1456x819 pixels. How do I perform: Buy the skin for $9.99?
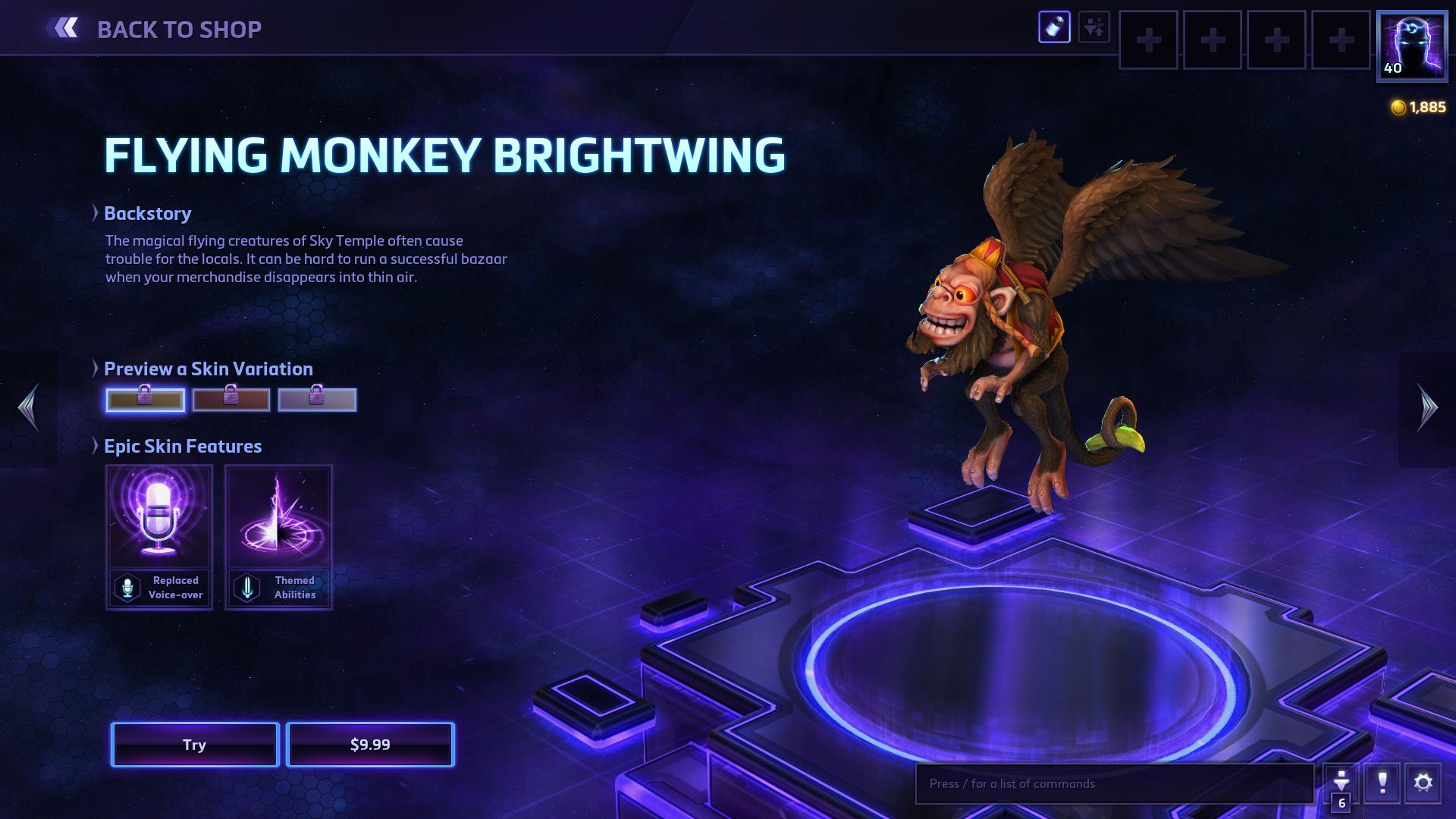370,745
